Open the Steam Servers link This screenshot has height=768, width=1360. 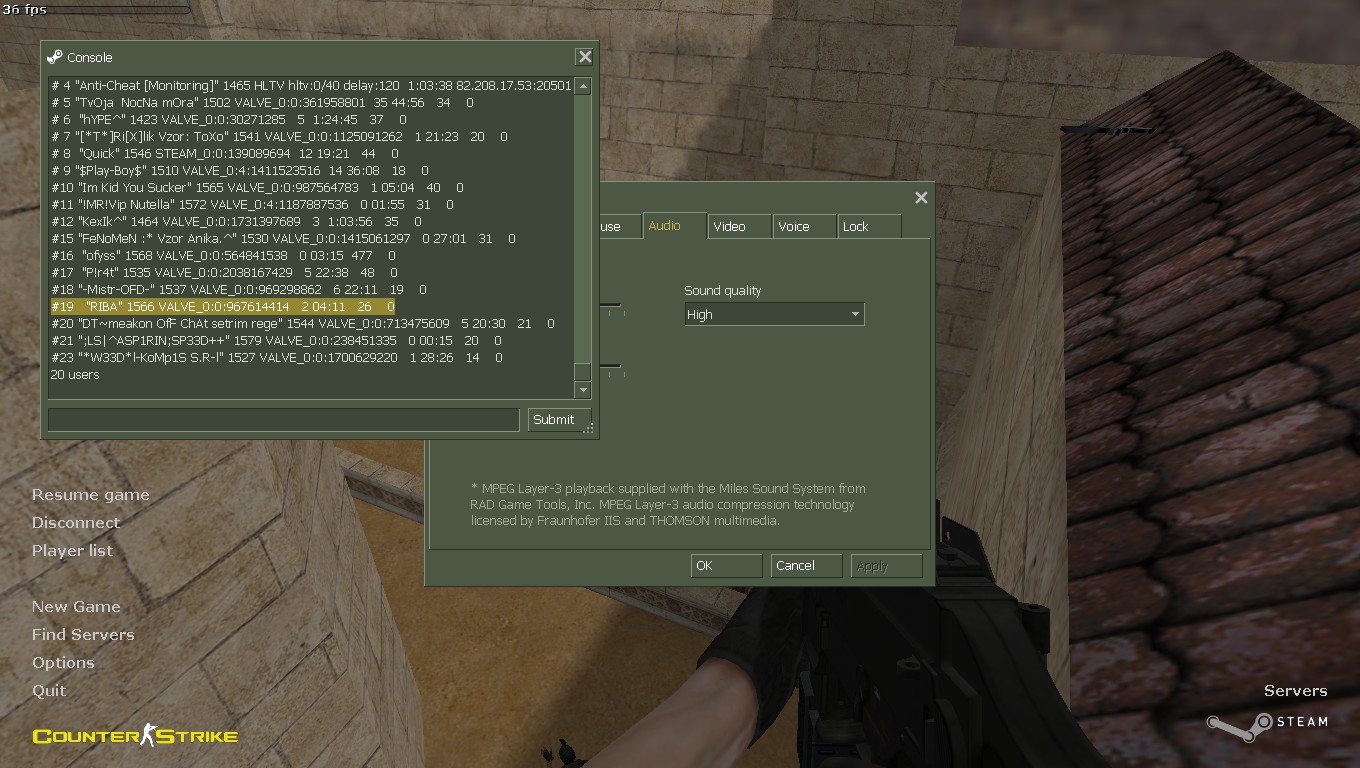(x=1294, y=691)
